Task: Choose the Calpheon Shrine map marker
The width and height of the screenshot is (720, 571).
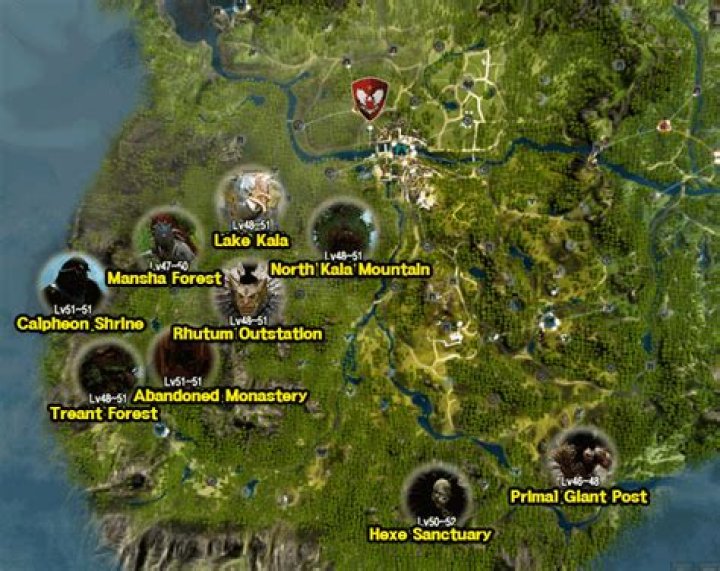Action: pyautogui.click(x=73, y=283)
